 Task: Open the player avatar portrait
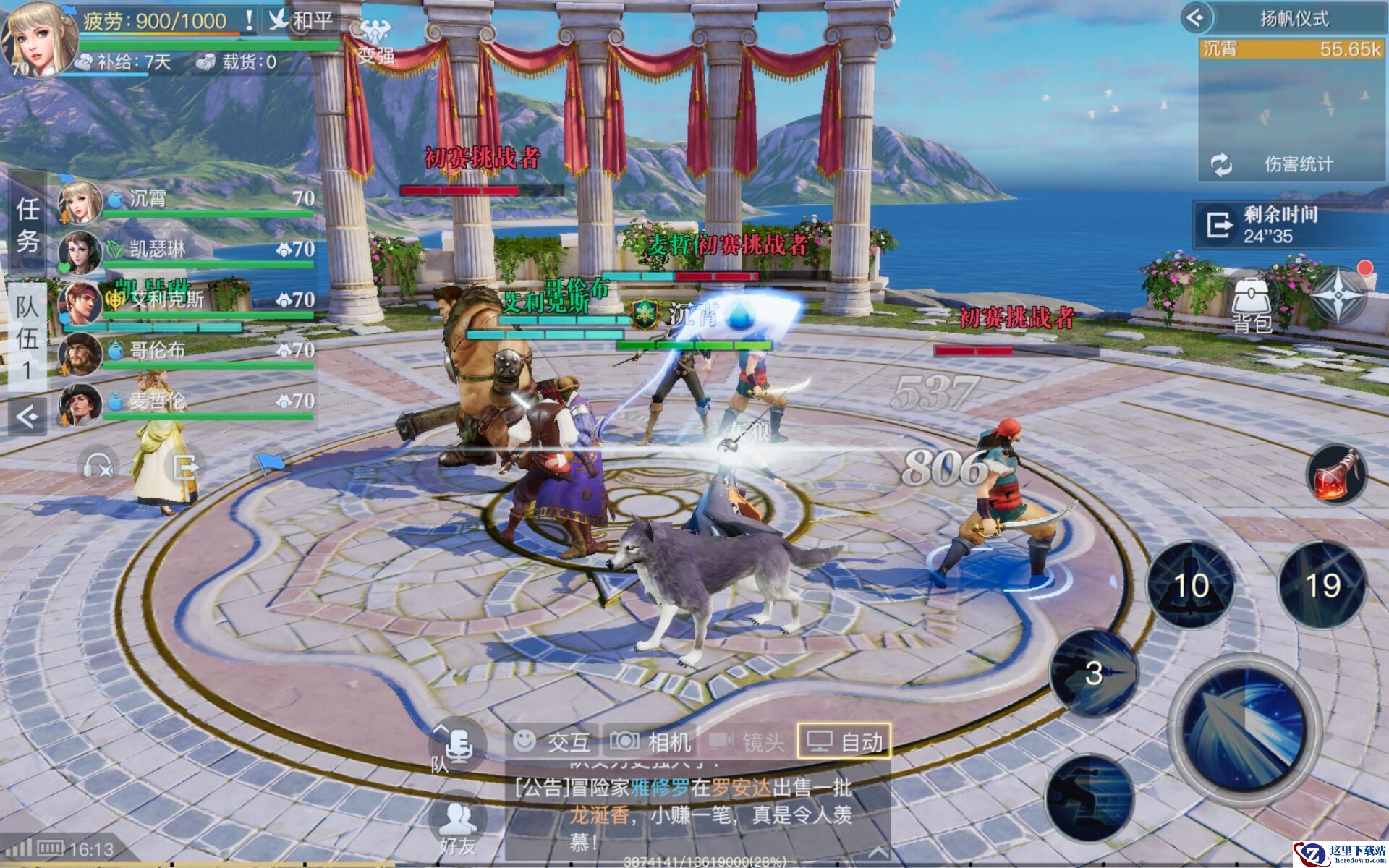pos(39,39)
